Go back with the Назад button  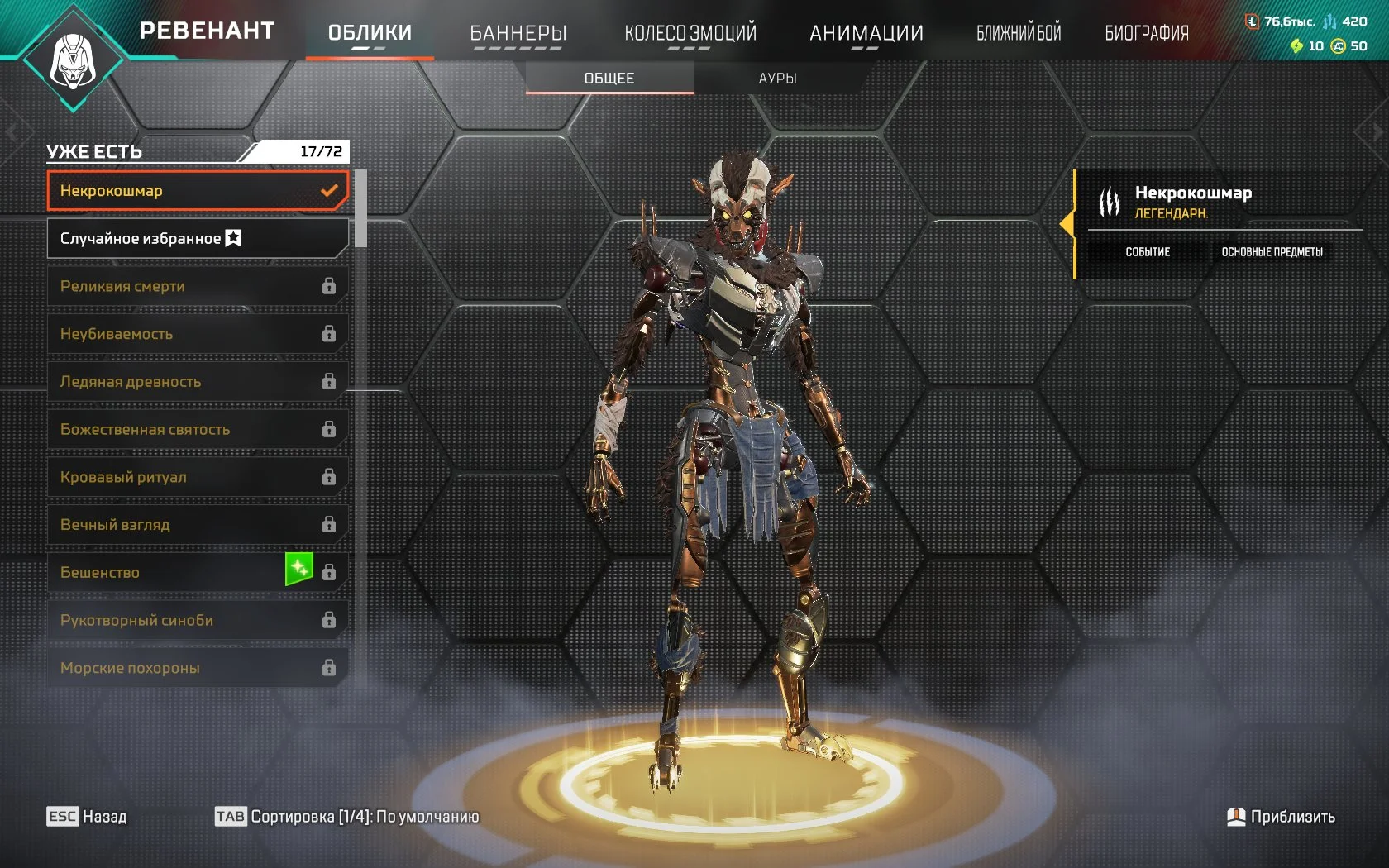click(x=87, y=817)
